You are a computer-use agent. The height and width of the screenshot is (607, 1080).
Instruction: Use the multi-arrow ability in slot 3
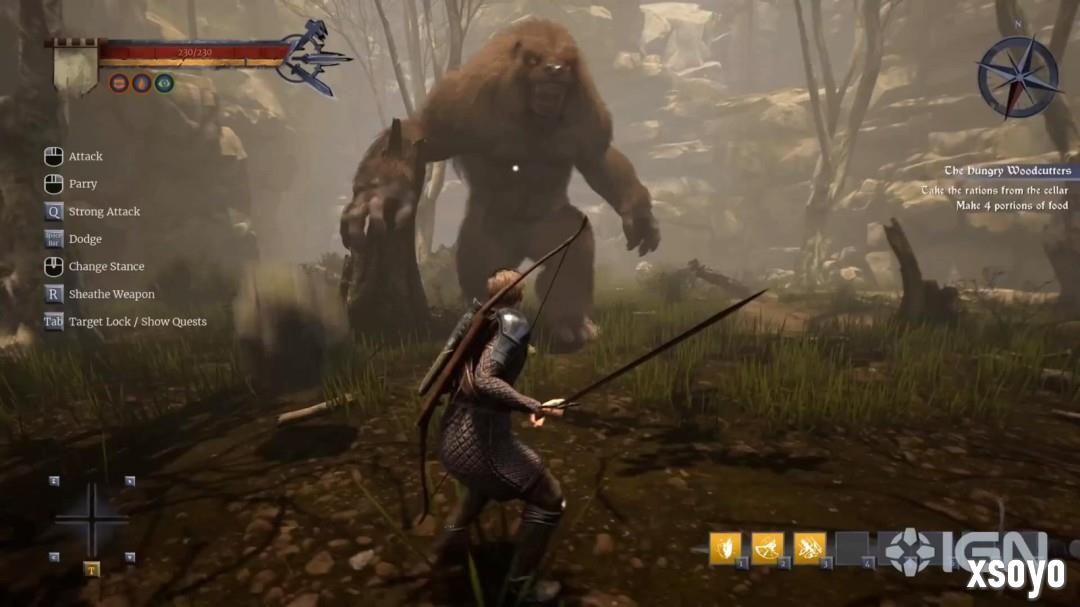coord(810,548)
